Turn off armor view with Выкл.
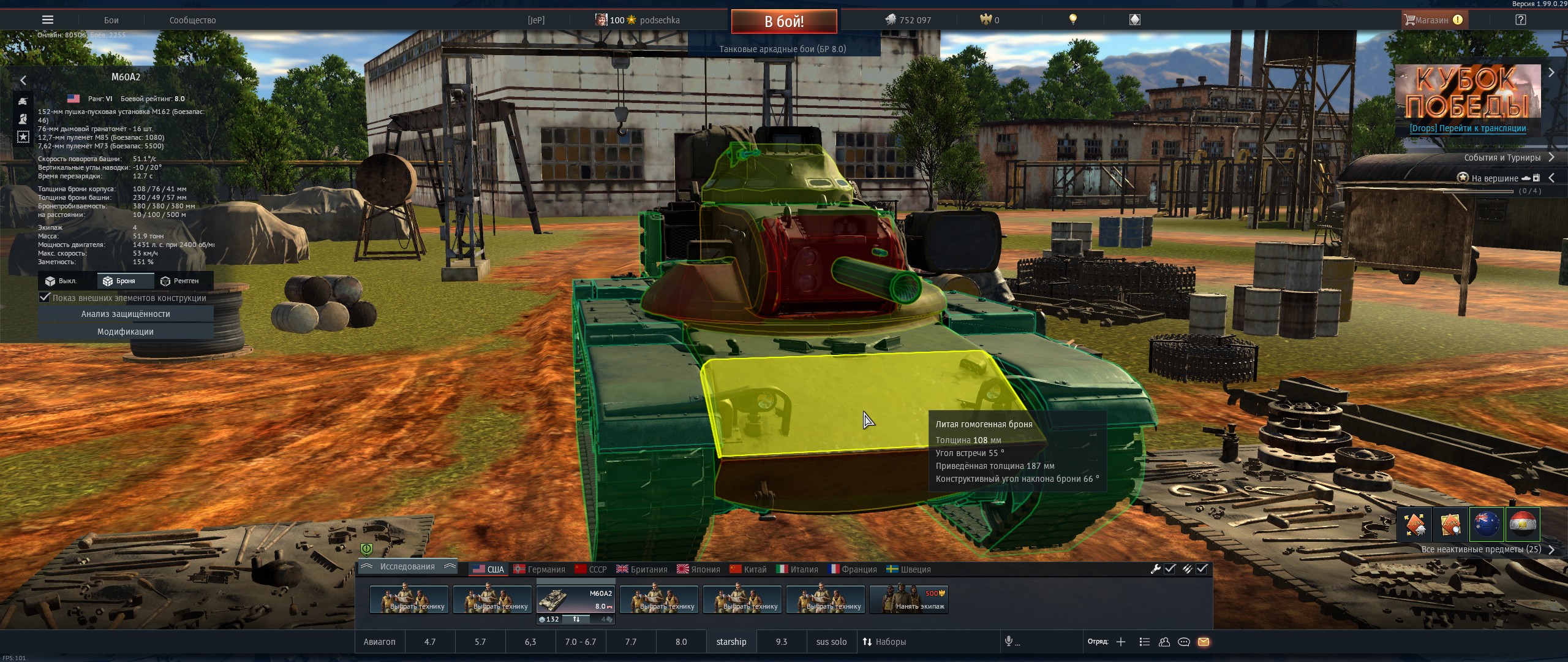1568x662 pixels. (x=61, y=281)
